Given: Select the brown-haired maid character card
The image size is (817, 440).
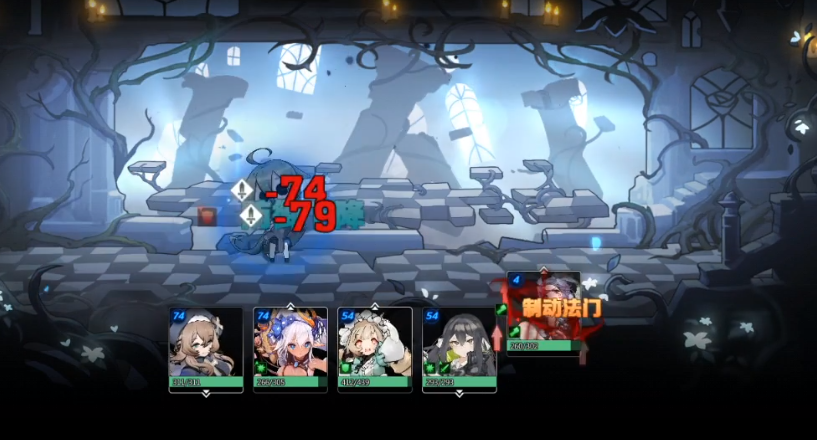Looking at the screenshot, I should (x=206, y=346).
